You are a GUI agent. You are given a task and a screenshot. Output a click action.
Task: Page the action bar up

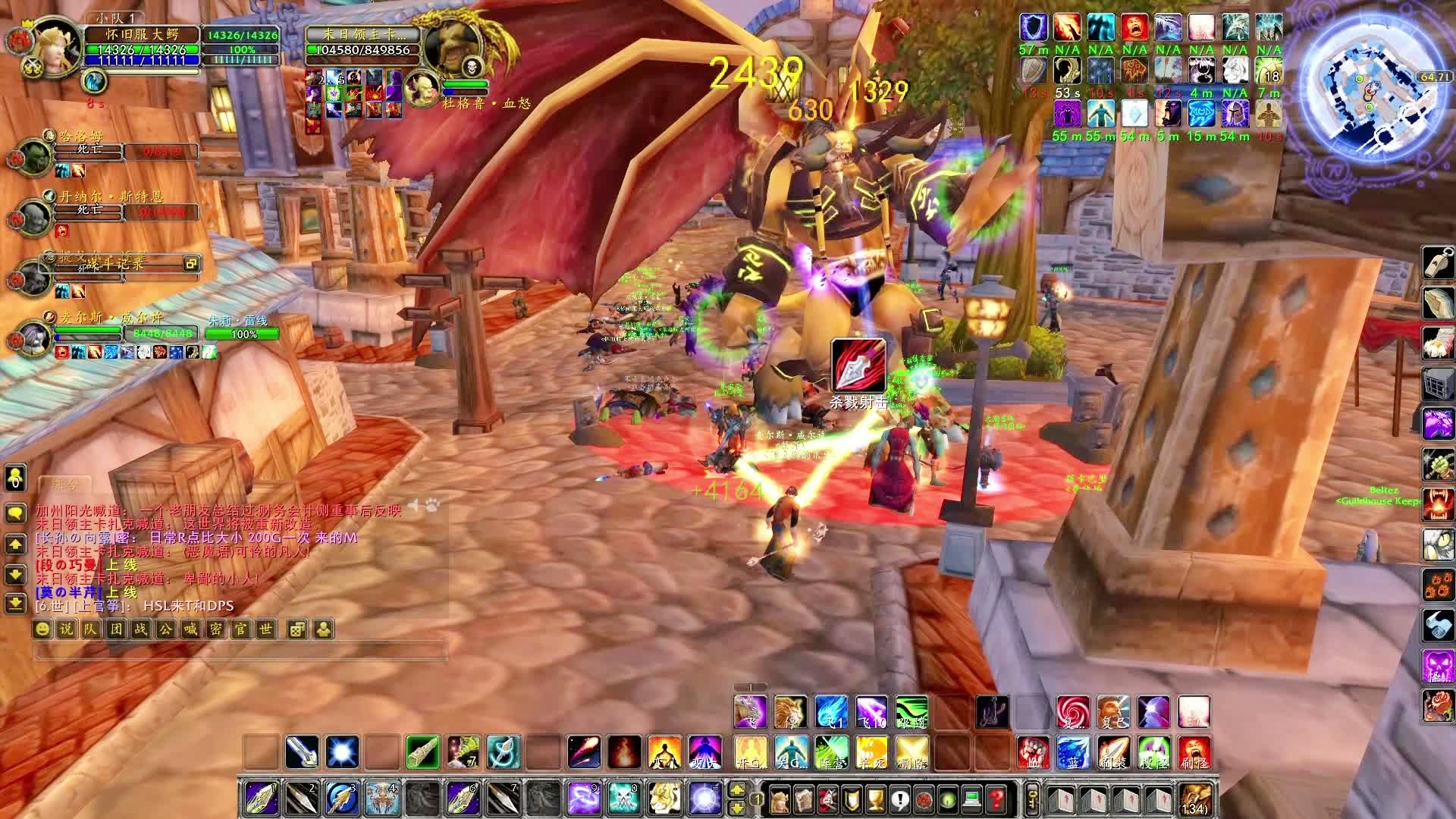coord(736,790)
